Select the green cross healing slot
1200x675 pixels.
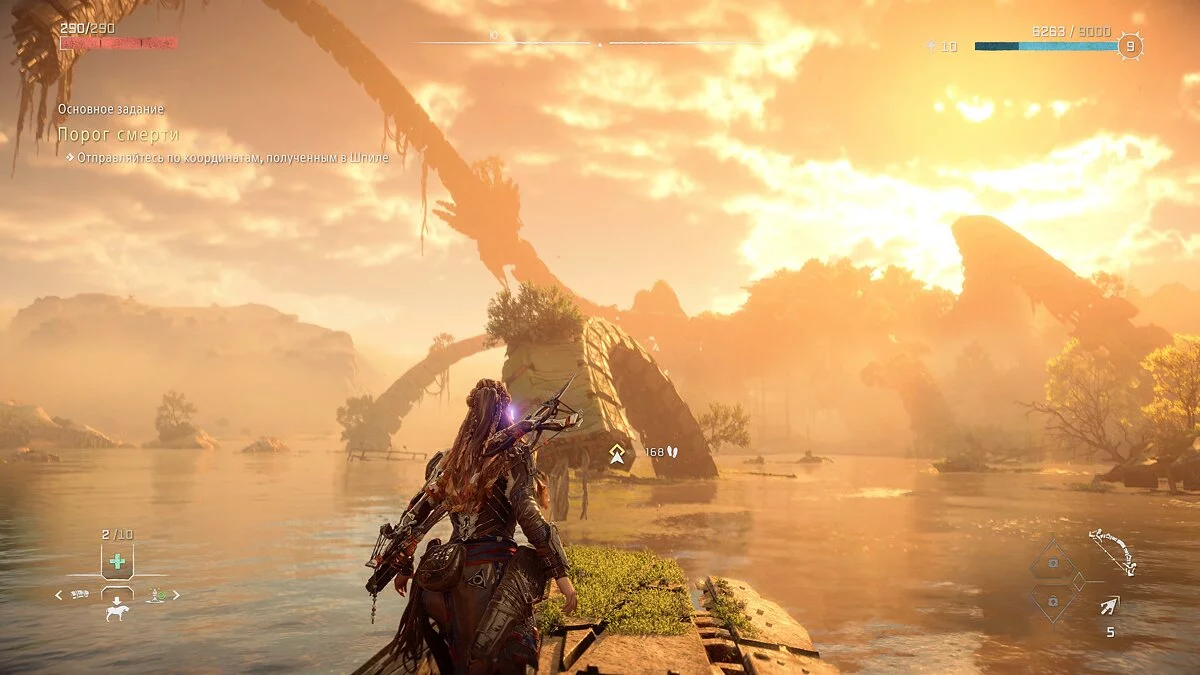(x=117, y=561)
